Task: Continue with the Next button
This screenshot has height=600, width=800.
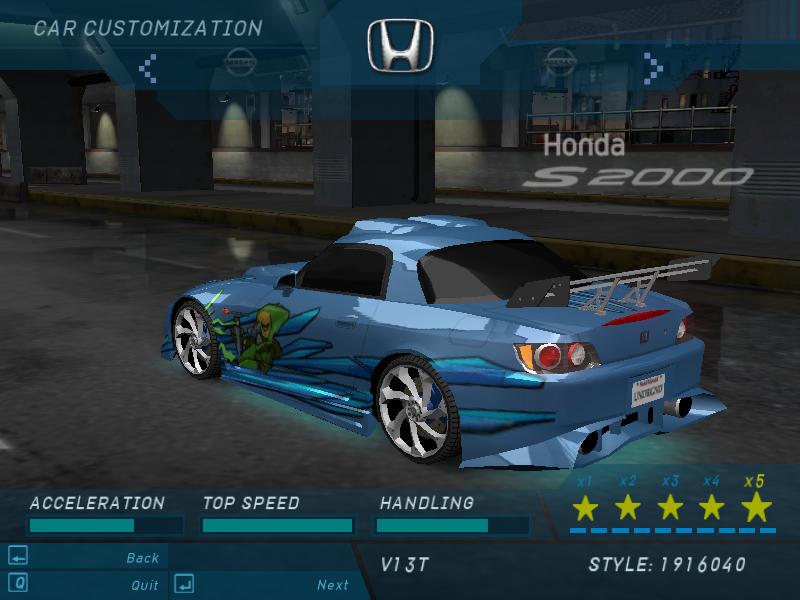Action: click(x=332, y=584)
